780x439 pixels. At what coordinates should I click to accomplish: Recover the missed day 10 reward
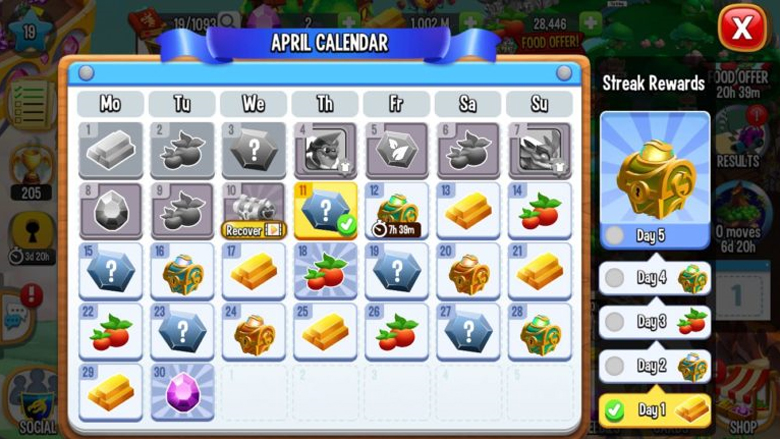coord(254,229)
